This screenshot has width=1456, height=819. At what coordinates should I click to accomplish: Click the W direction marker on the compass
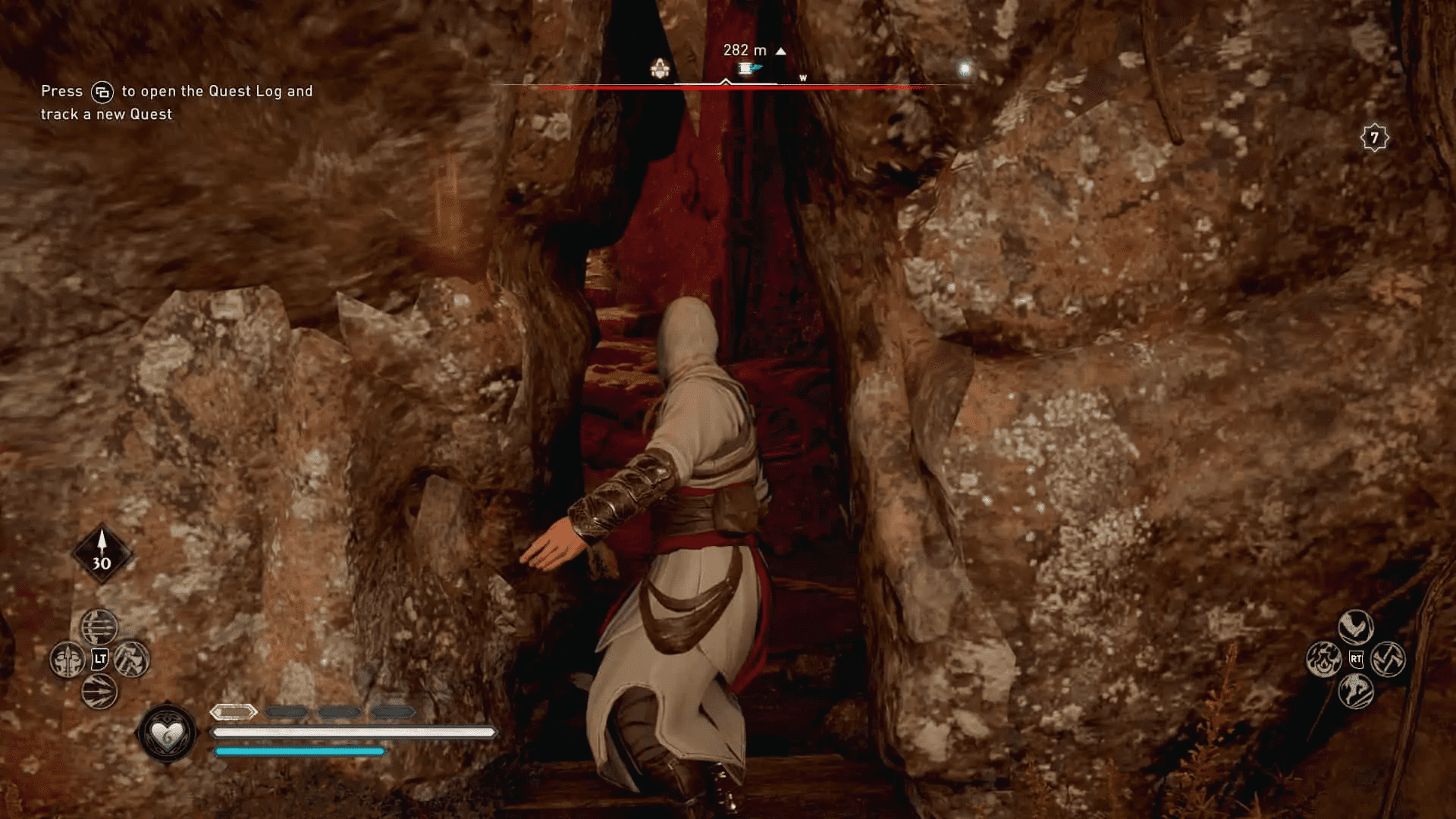803,77
